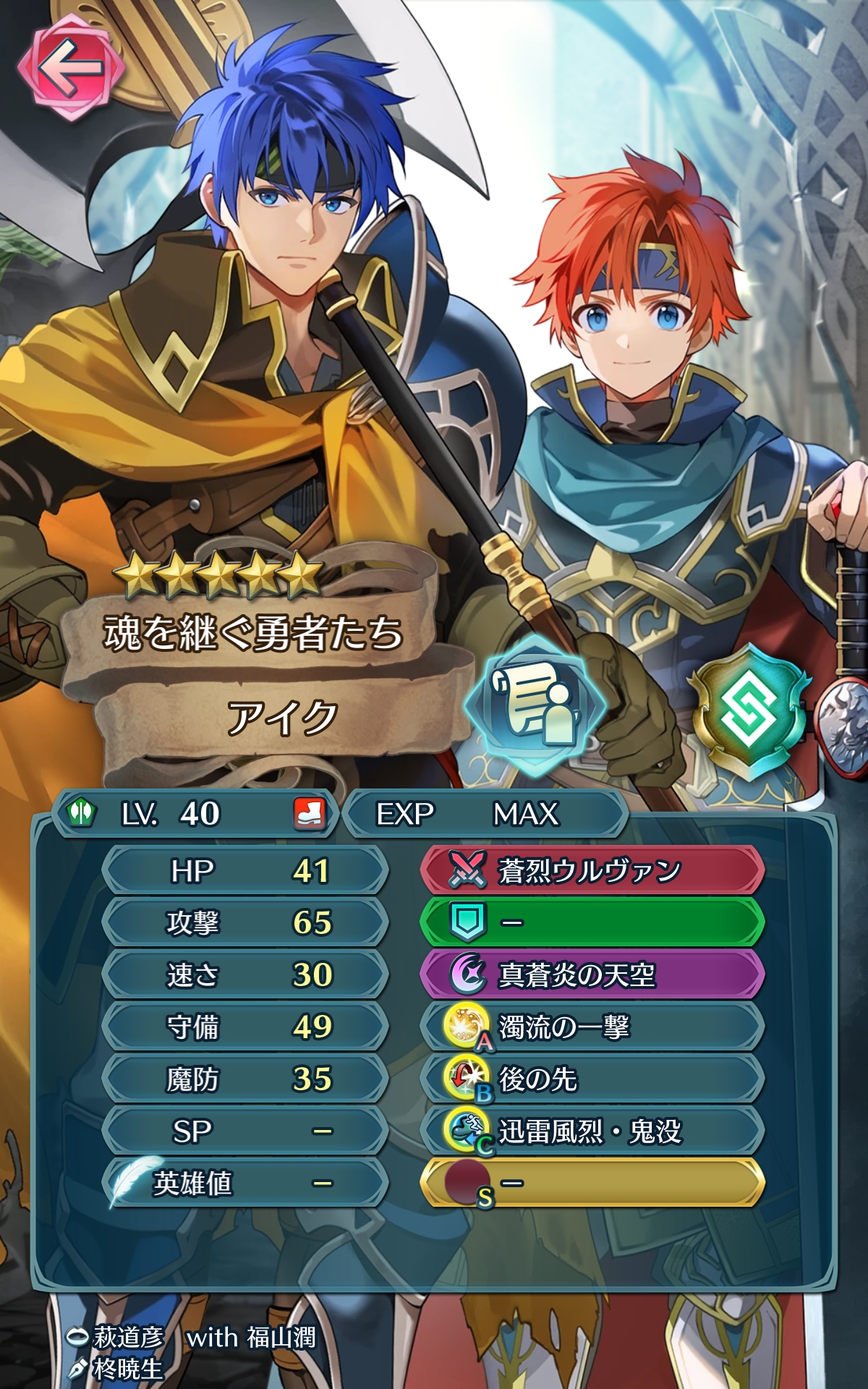Tap the 英雄値 hero merit feather row
868x1389 pixels.
244,1184
